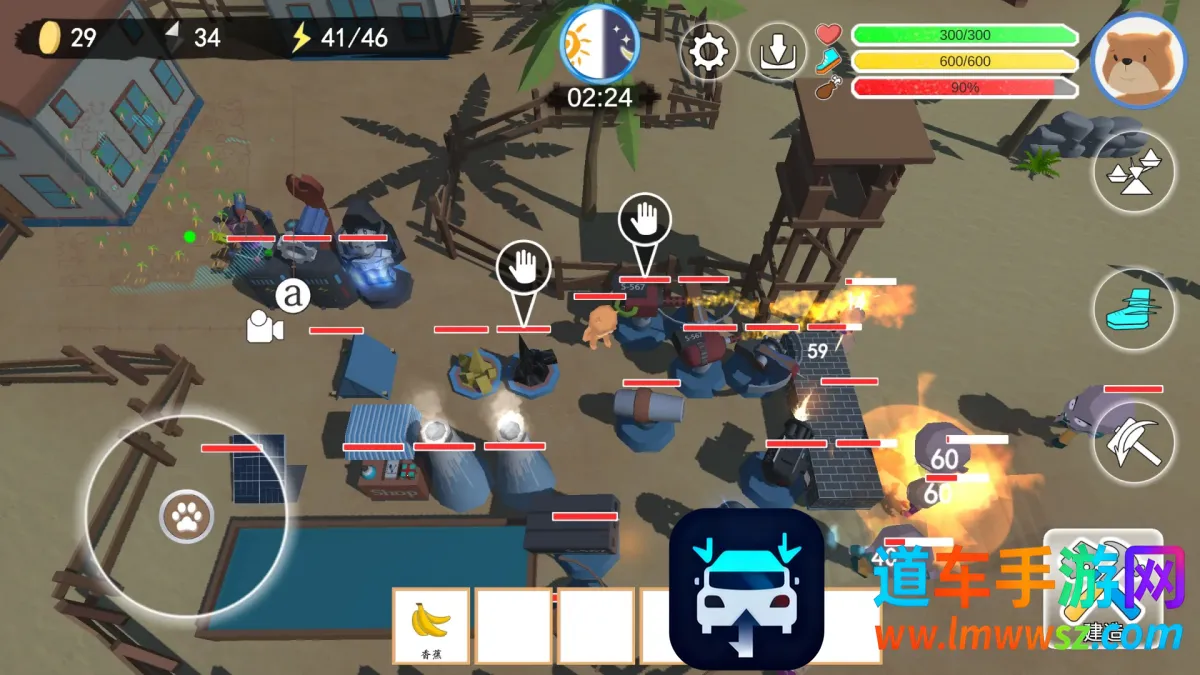Screen dimensions: 1200x675
Task: Tap the download save button
Action: point(777,52)
